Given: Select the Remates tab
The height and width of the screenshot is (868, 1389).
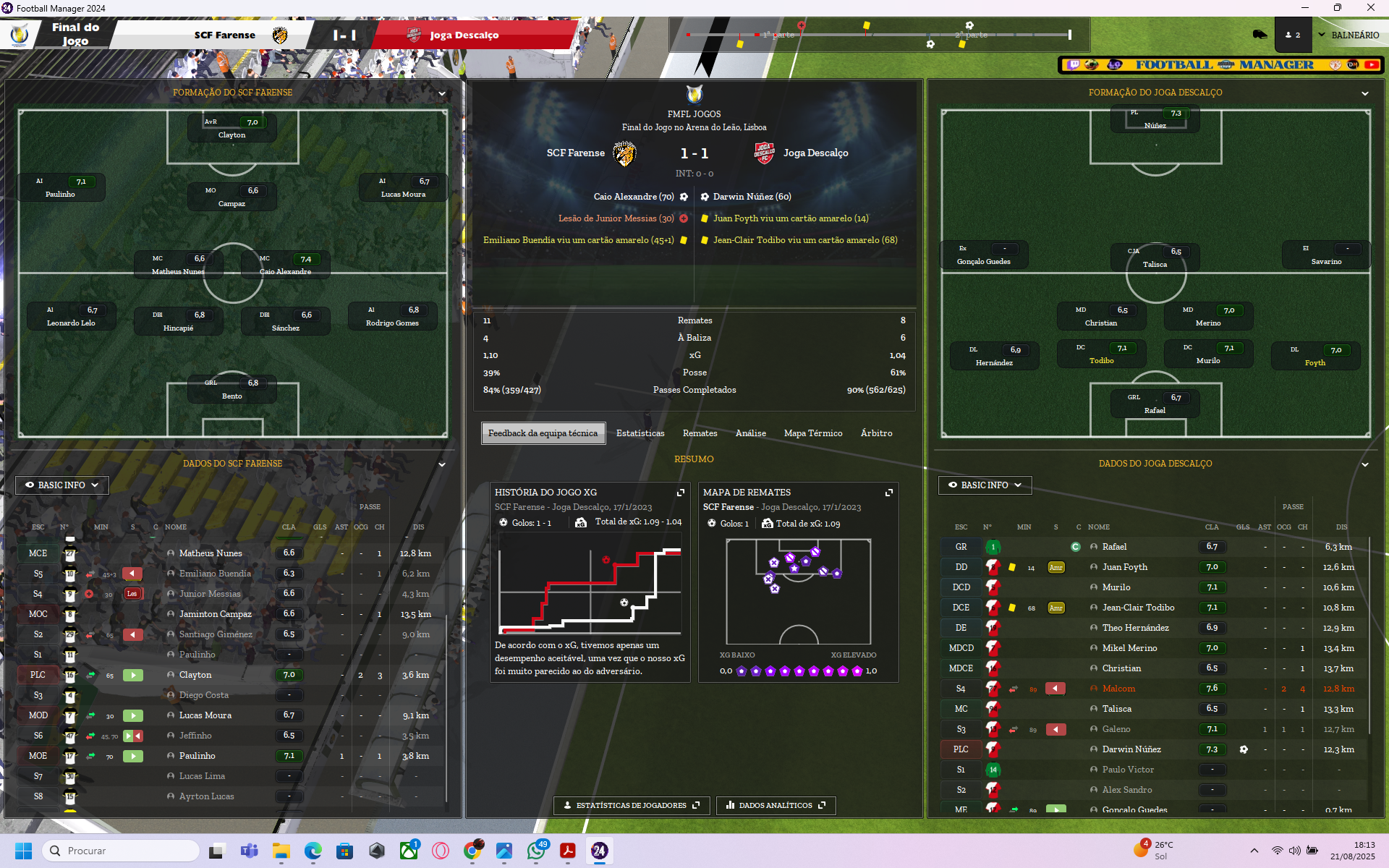Looking at the screenshot, I should 700,433.
